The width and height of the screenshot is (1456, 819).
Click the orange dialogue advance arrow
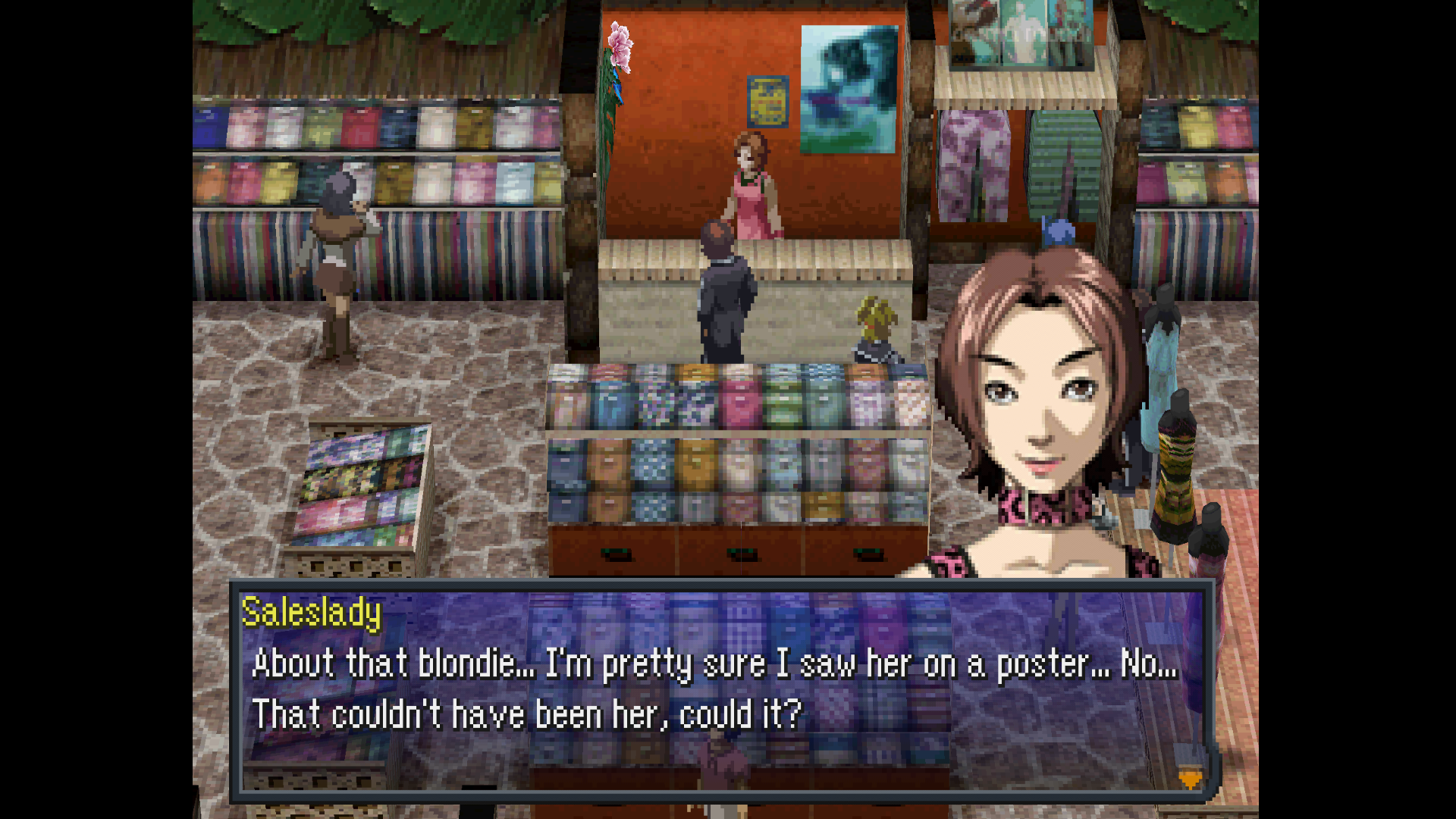coord(1189,779)
